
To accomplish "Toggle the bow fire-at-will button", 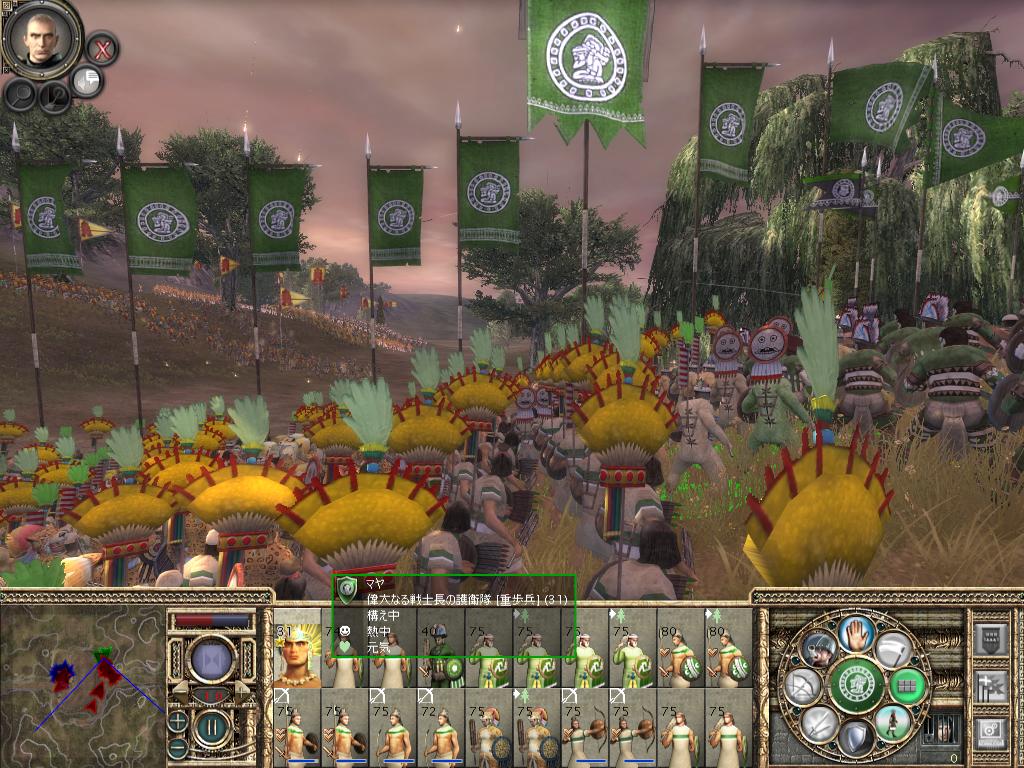I will pos(803,686).
